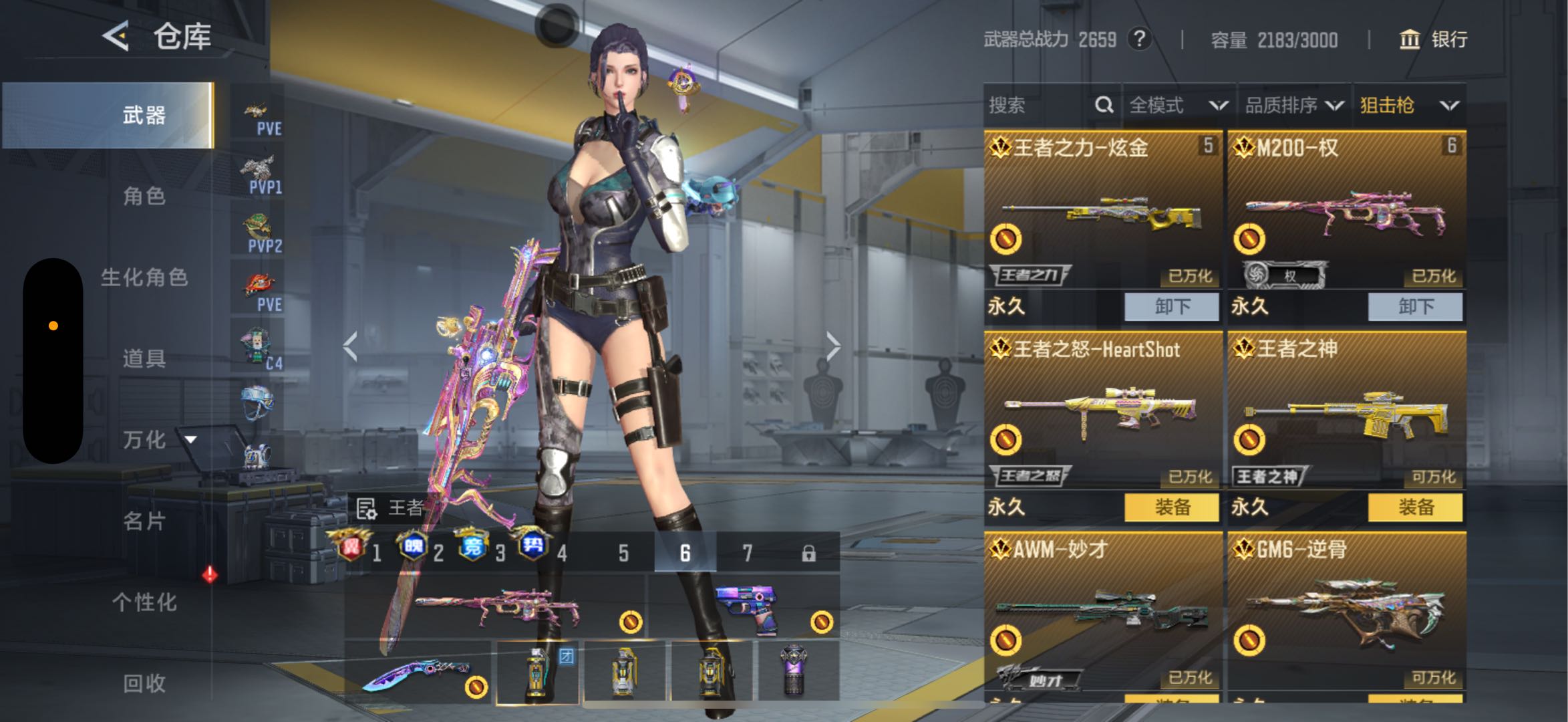Viewport: 1568px width, 722px height.
Task: Switch to loadout slot 5
Action: 623,553
